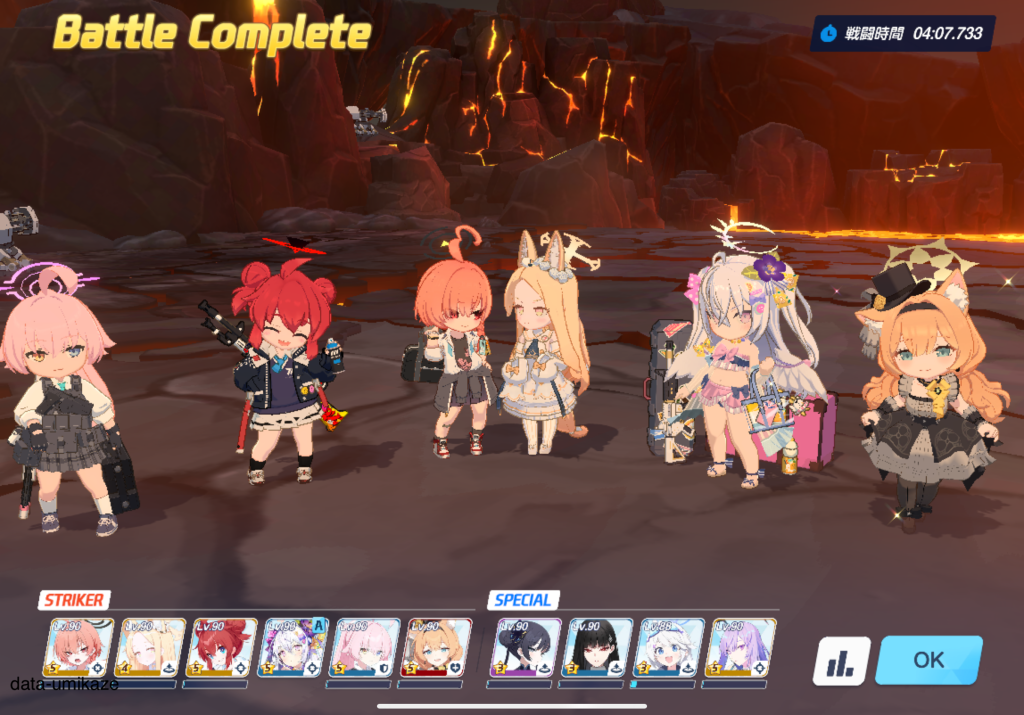Image resolution: width=1024 pixels, height=715 pixels.
Task: Confirm the battle result with OK
Action: point(928,660)
